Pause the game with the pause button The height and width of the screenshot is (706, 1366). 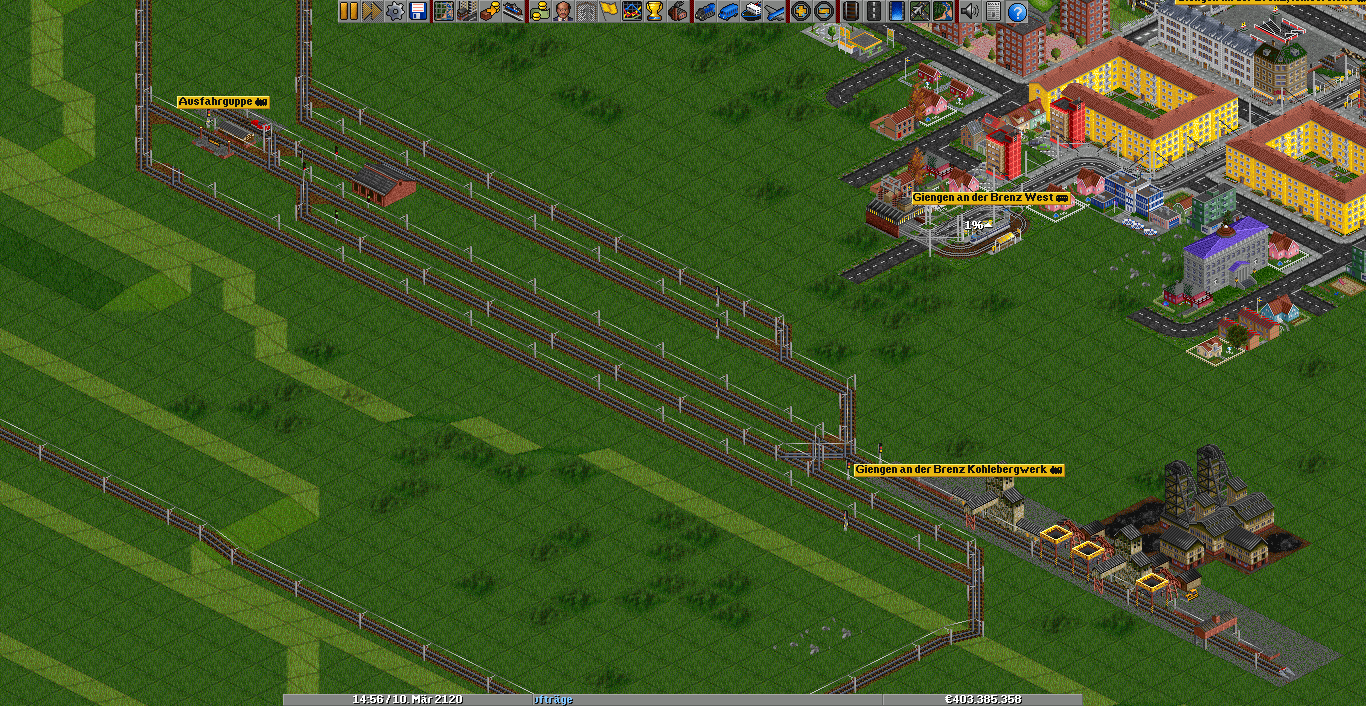click(348, 11)
